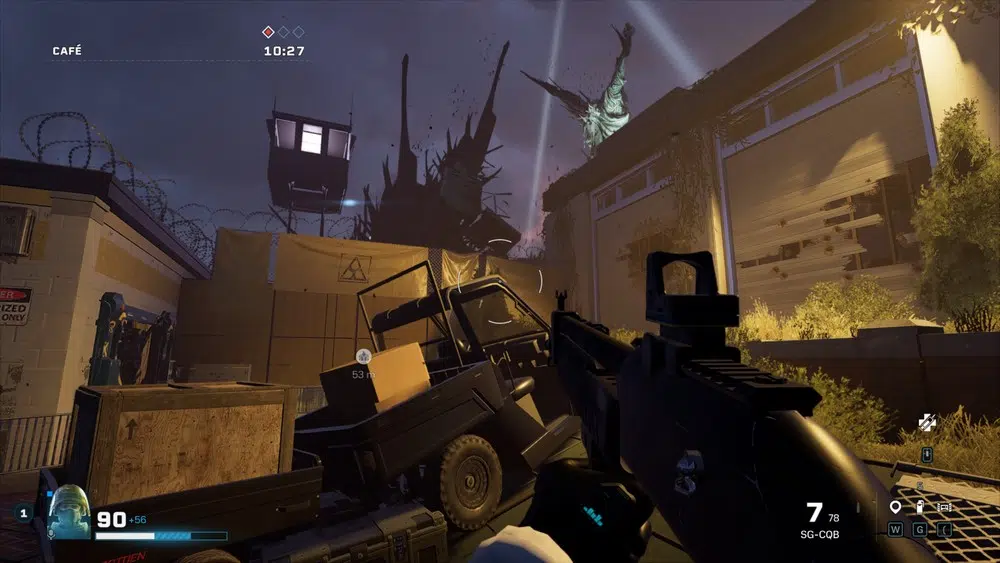Select the map pin ping icon

point(895,508)
